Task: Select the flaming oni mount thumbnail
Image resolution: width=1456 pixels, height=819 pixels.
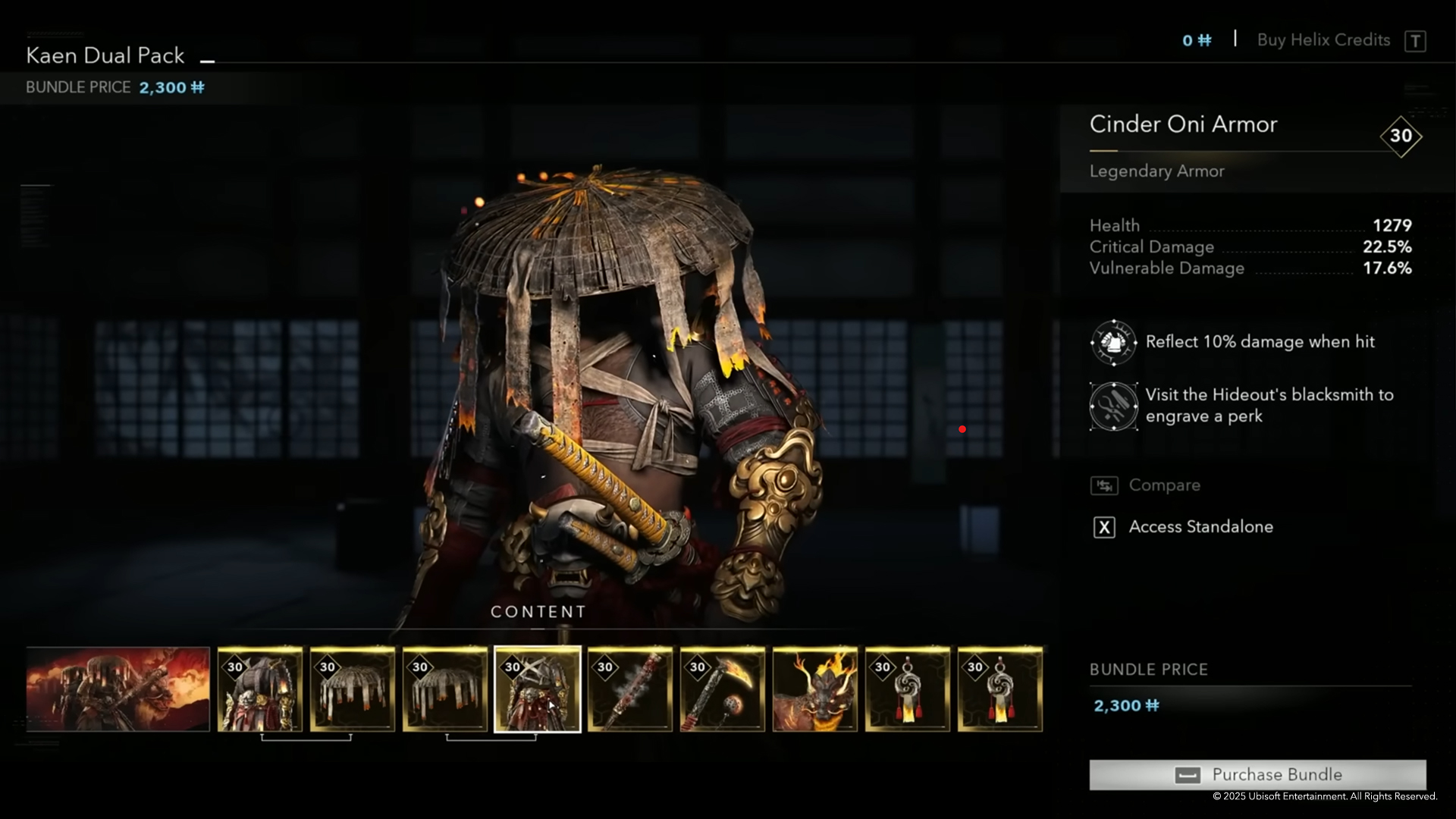Action: point(815,689)
